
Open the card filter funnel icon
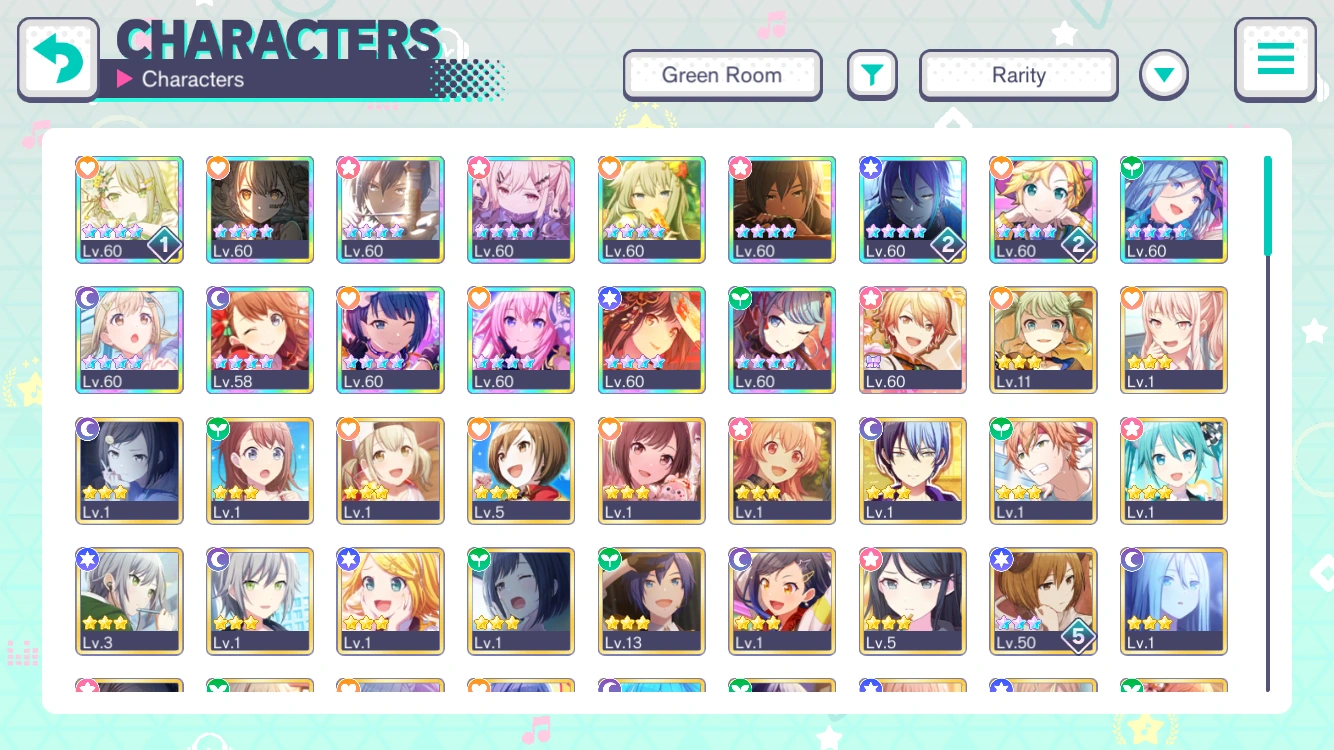coord(872,75)
